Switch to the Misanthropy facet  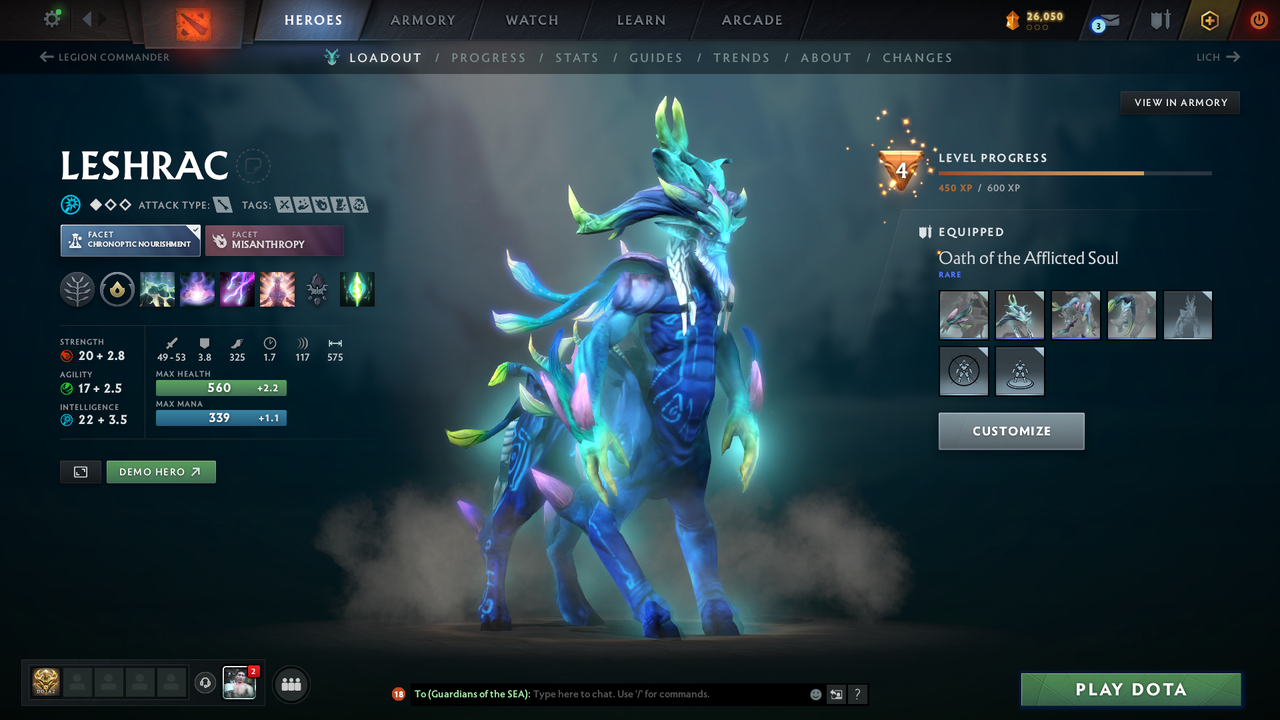point(275,240)
